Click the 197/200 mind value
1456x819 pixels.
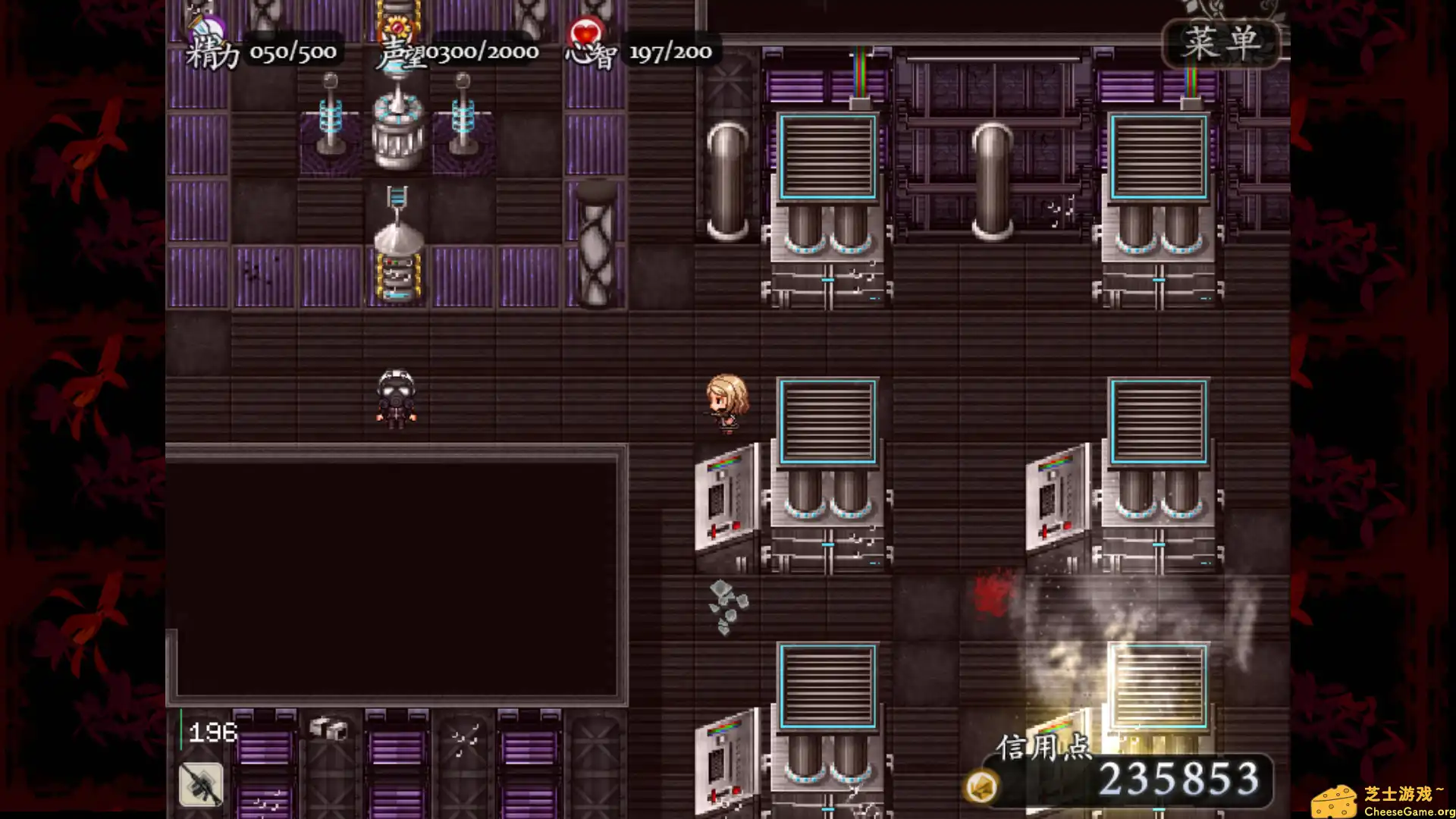(x=670, y=52)
